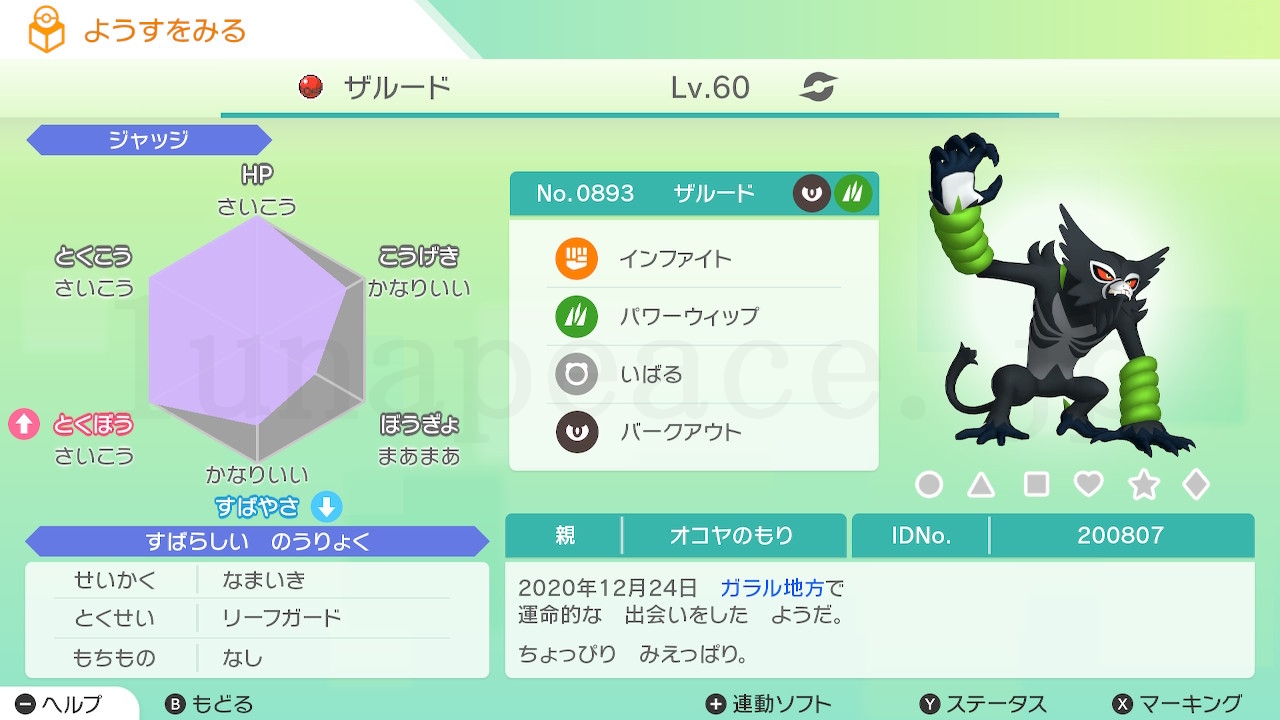The width and height of the screenshot is (1280, 720).
Task: Select the パワーウィップ move
Action: pyautogui.click(x=693, y=317)
